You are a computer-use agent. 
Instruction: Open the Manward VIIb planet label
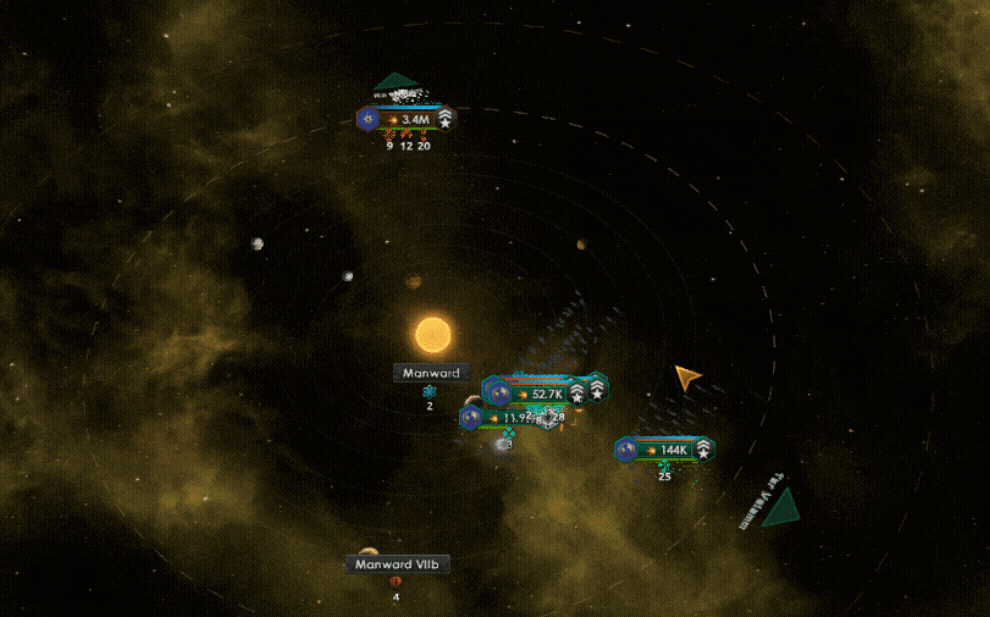pos(397,564)
